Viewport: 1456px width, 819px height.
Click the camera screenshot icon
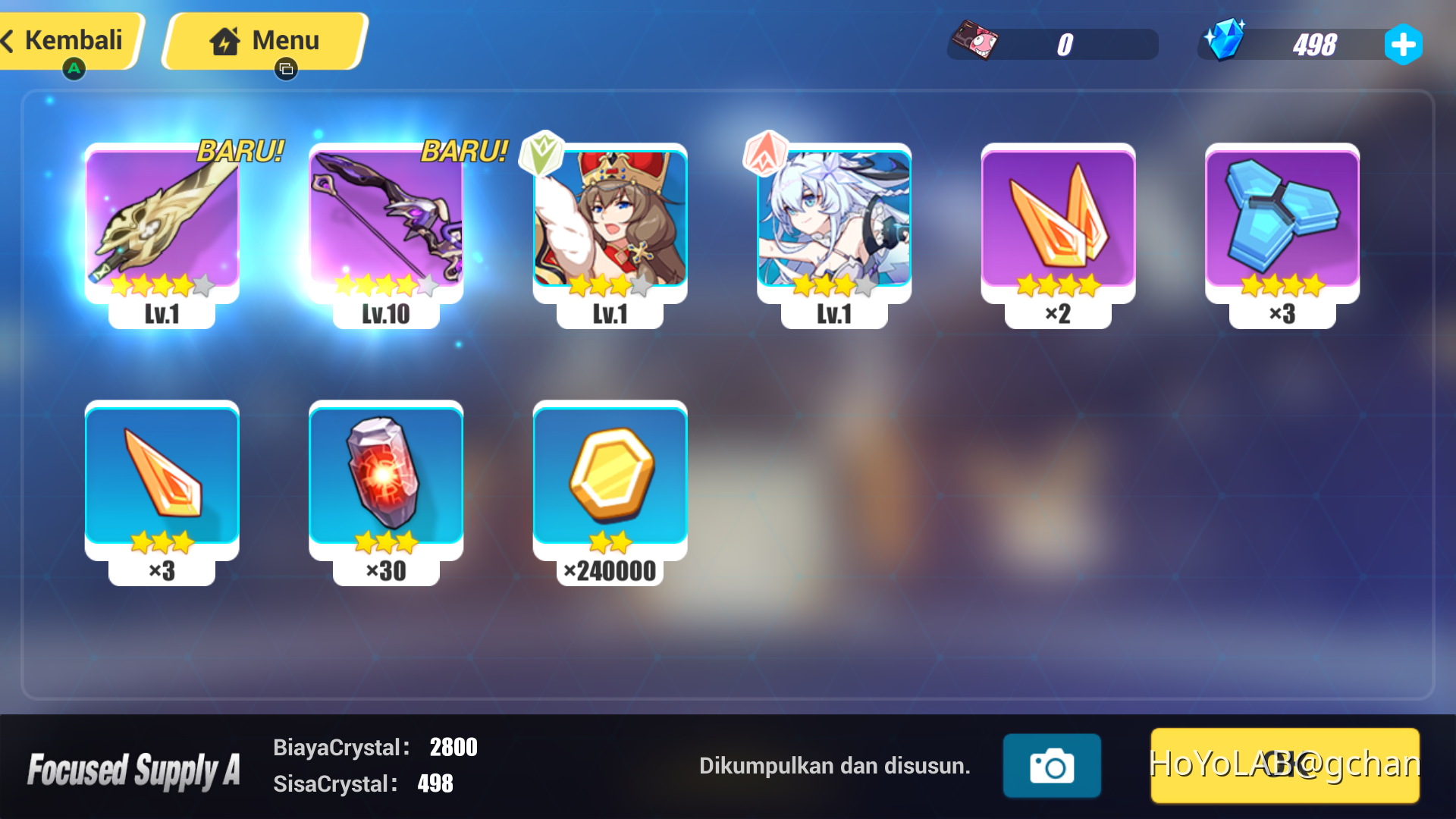(x=1051, y=766)
